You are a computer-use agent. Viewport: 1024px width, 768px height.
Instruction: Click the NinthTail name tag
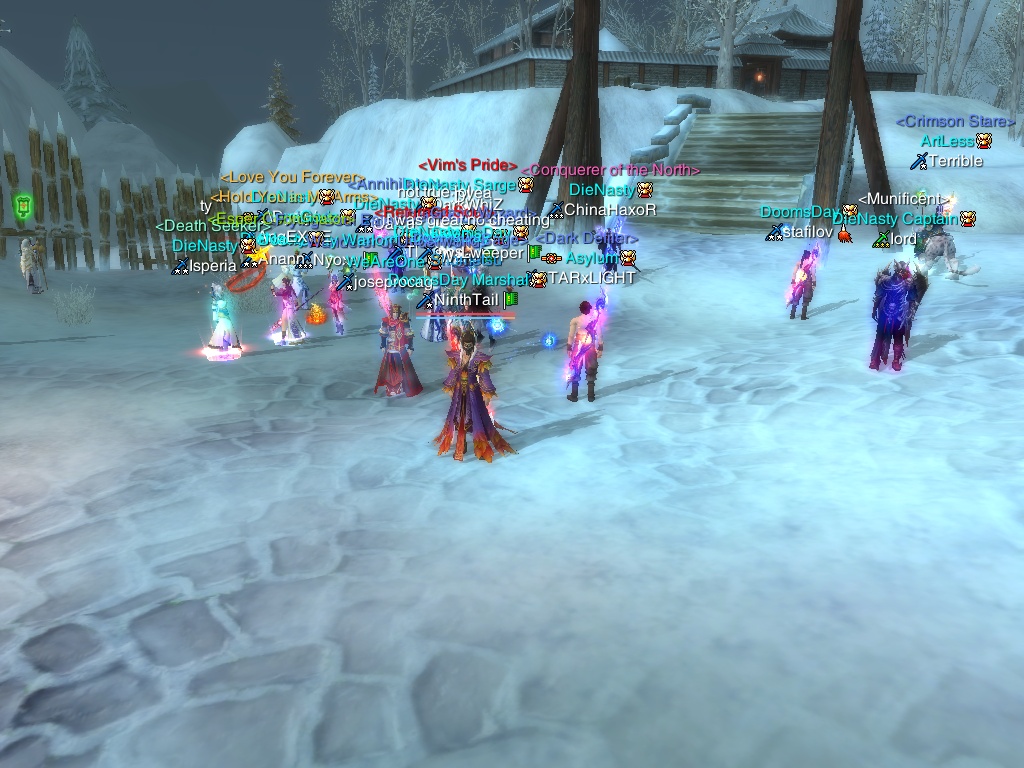point(465,299)
